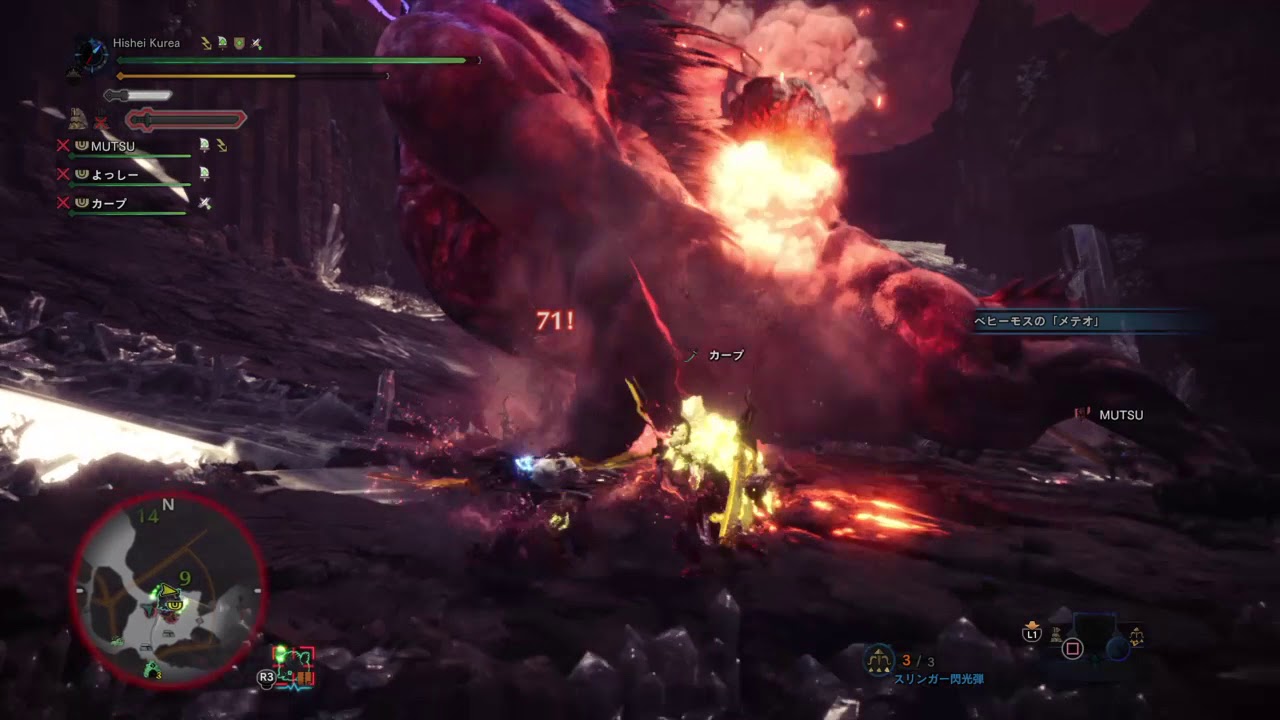This screenshot has height=720, width=1280.
Task: Click the Hishei Kurea player name plate
Action: pos(146,44)
